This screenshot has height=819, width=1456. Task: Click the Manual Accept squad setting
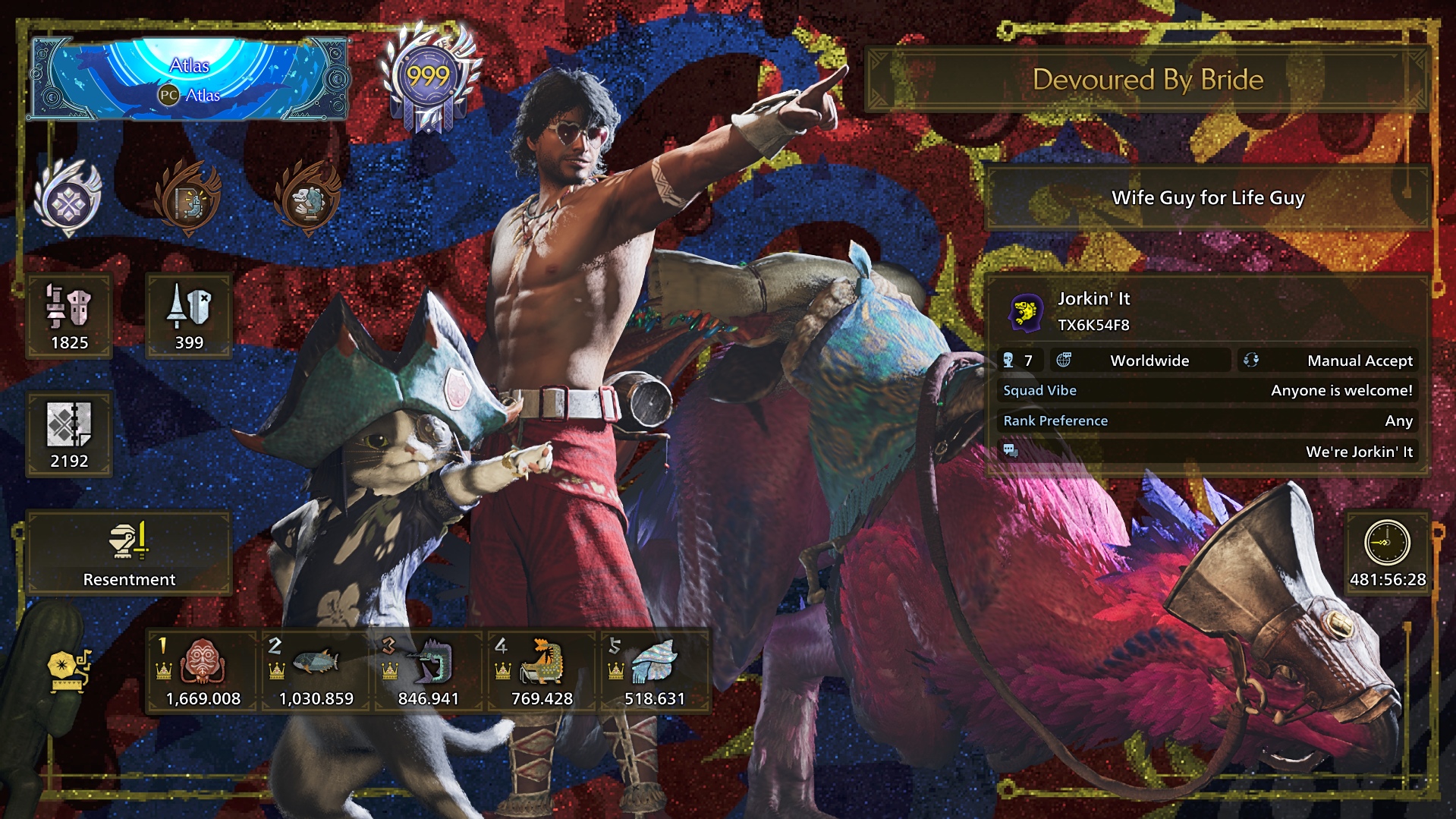click(x=1329, y=361)
